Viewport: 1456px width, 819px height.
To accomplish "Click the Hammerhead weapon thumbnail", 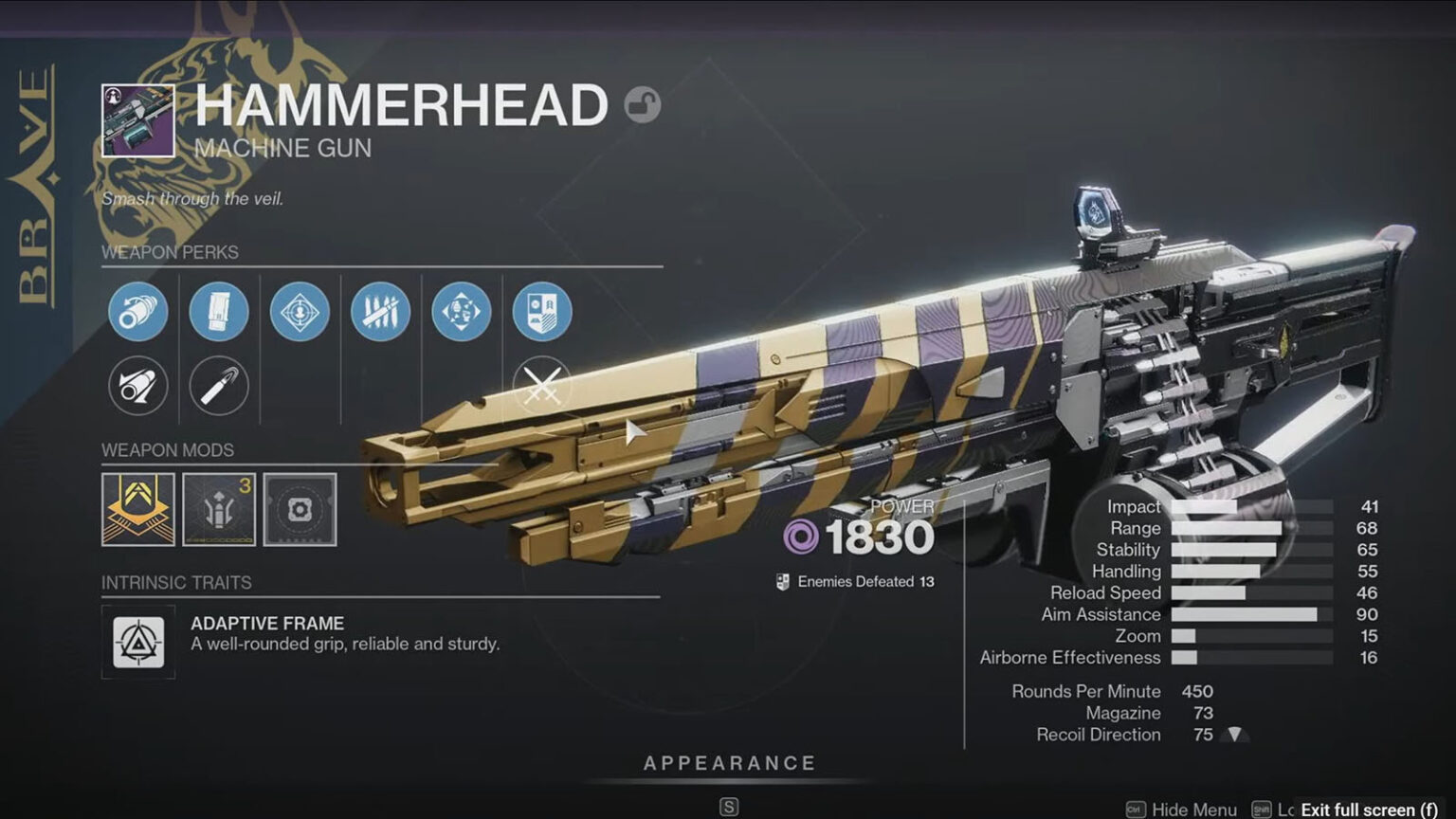I will (x=137, y=118).
